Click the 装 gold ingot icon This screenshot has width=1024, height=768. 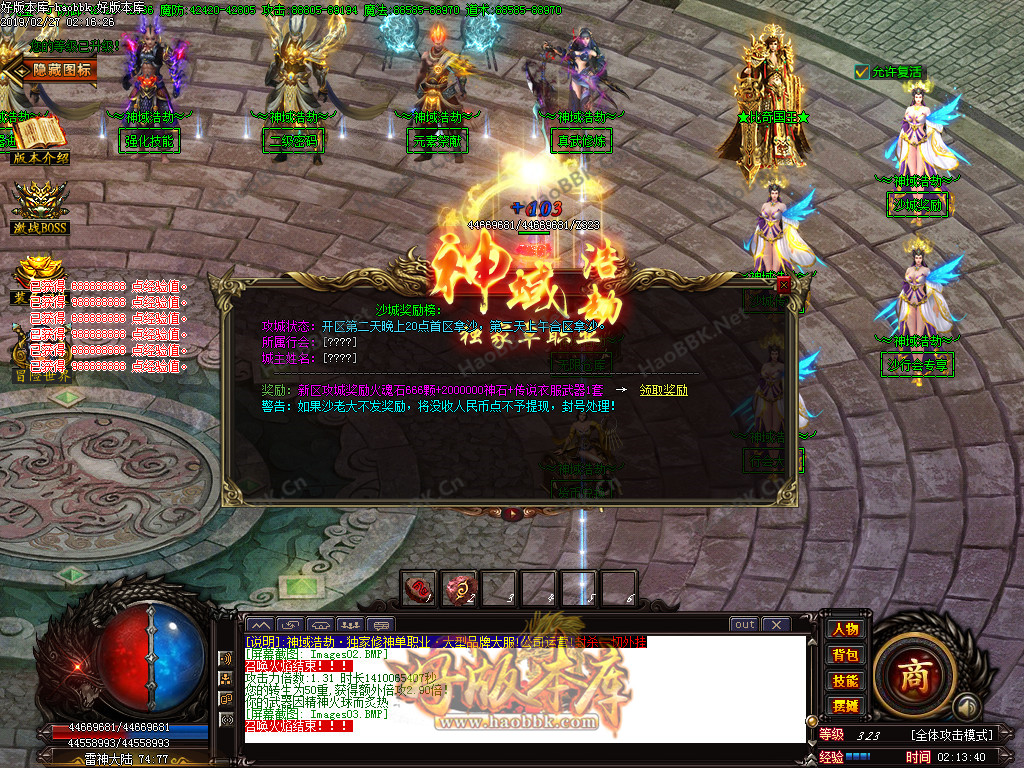point(40,277)
